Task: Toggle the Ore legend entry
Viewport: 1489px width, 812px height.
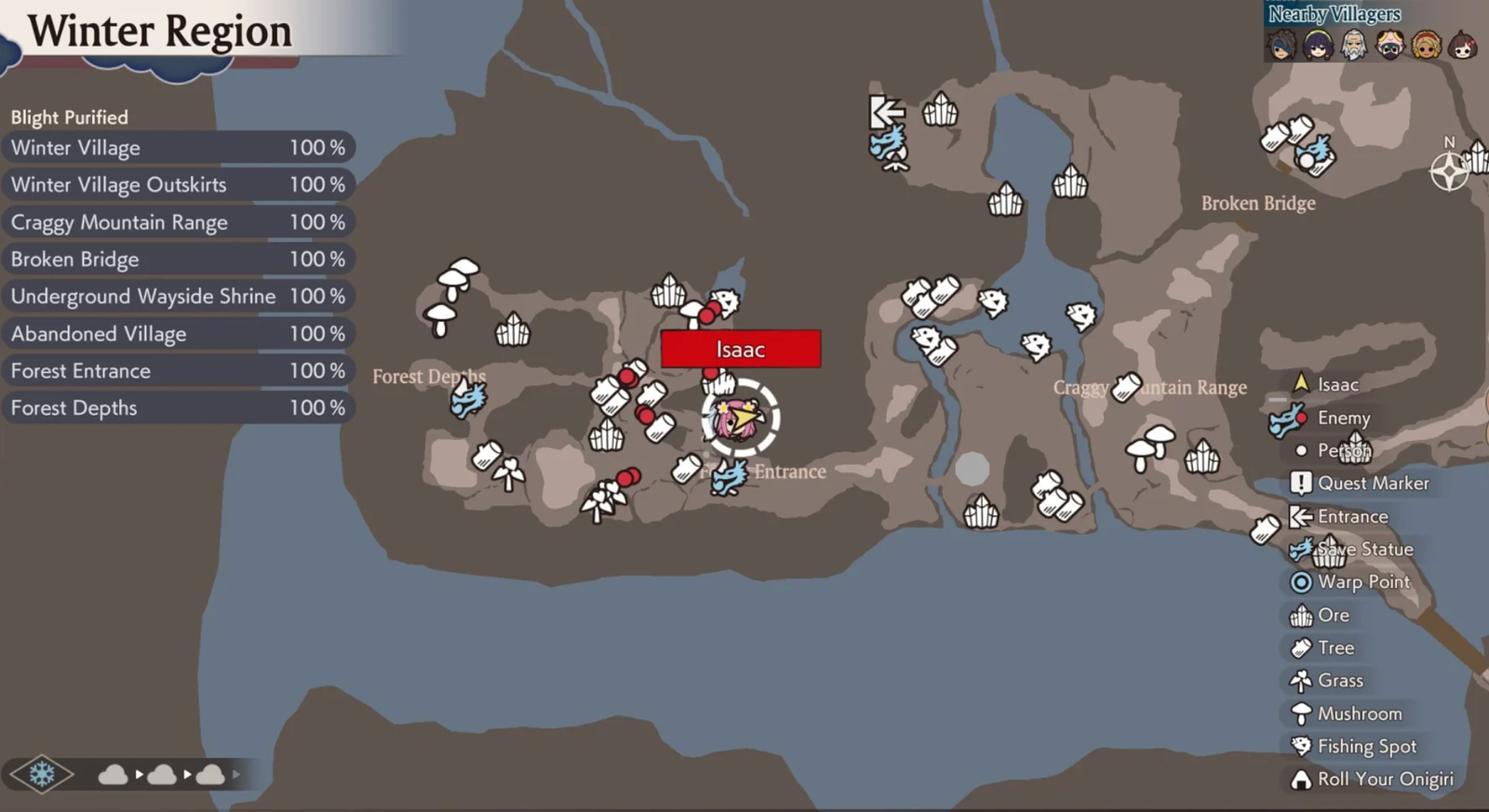Action: (1333, 615)
